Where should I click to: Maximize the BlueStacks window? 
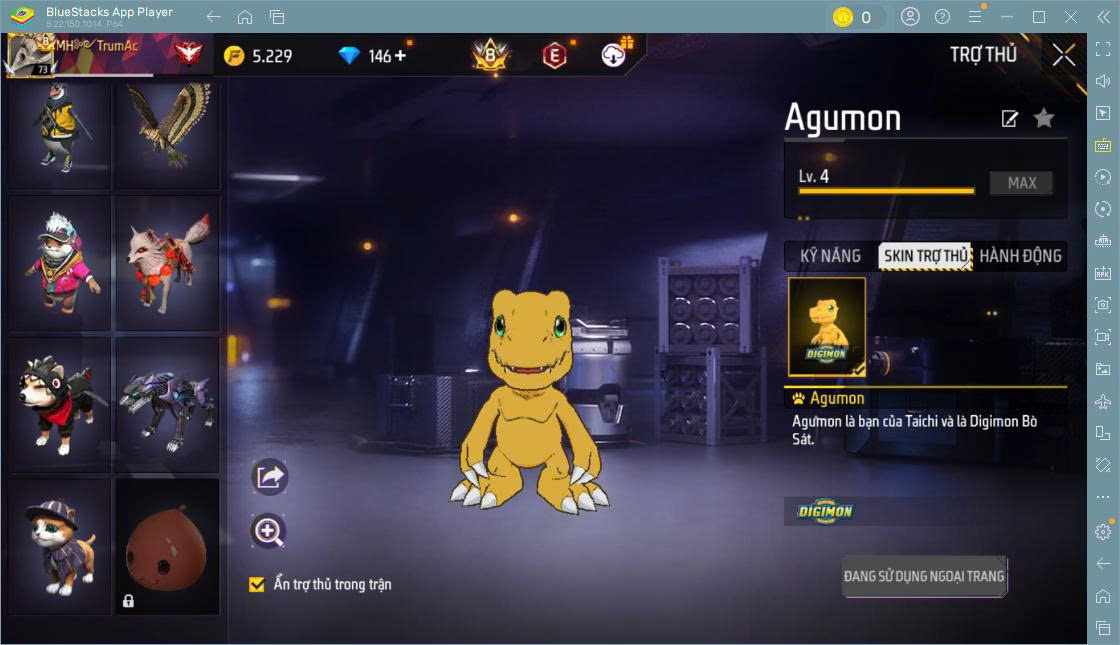pos(1039,17)
